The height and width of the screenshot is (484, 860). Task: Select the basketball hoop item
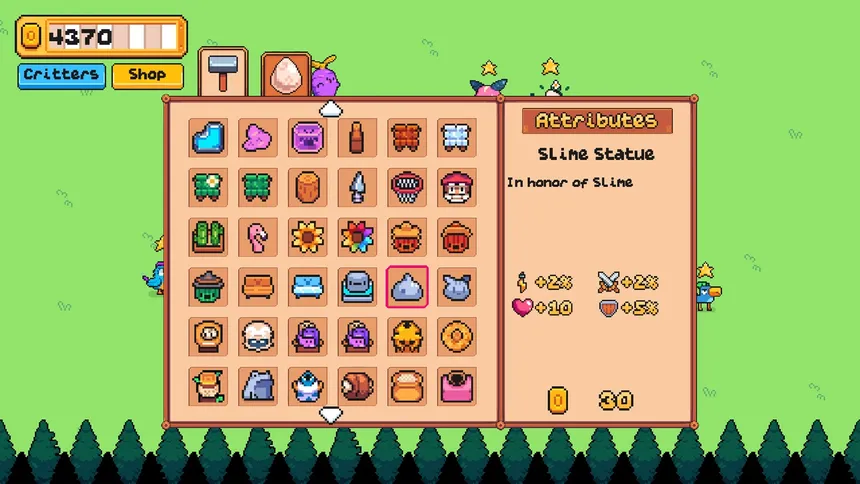(x=407, y=187)
